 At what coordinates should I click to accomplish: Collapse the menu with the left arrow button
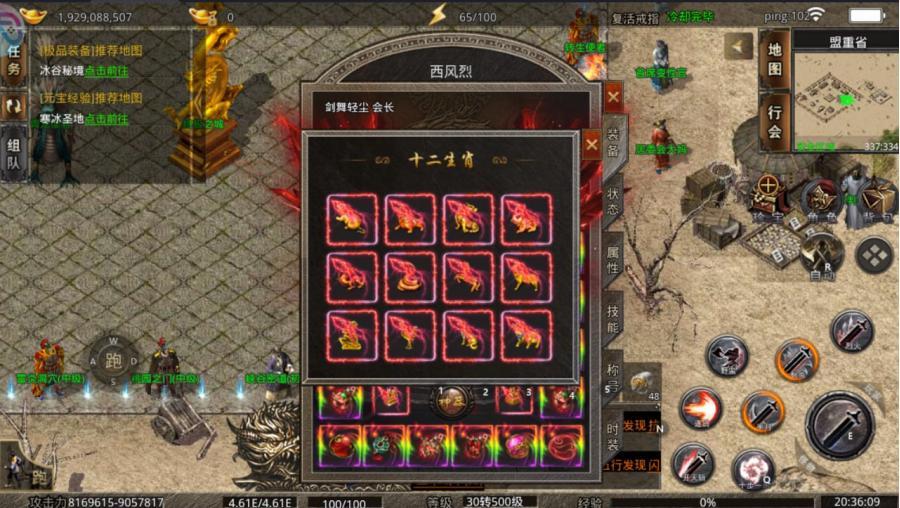pyautogui.click(x=738, y=46)
